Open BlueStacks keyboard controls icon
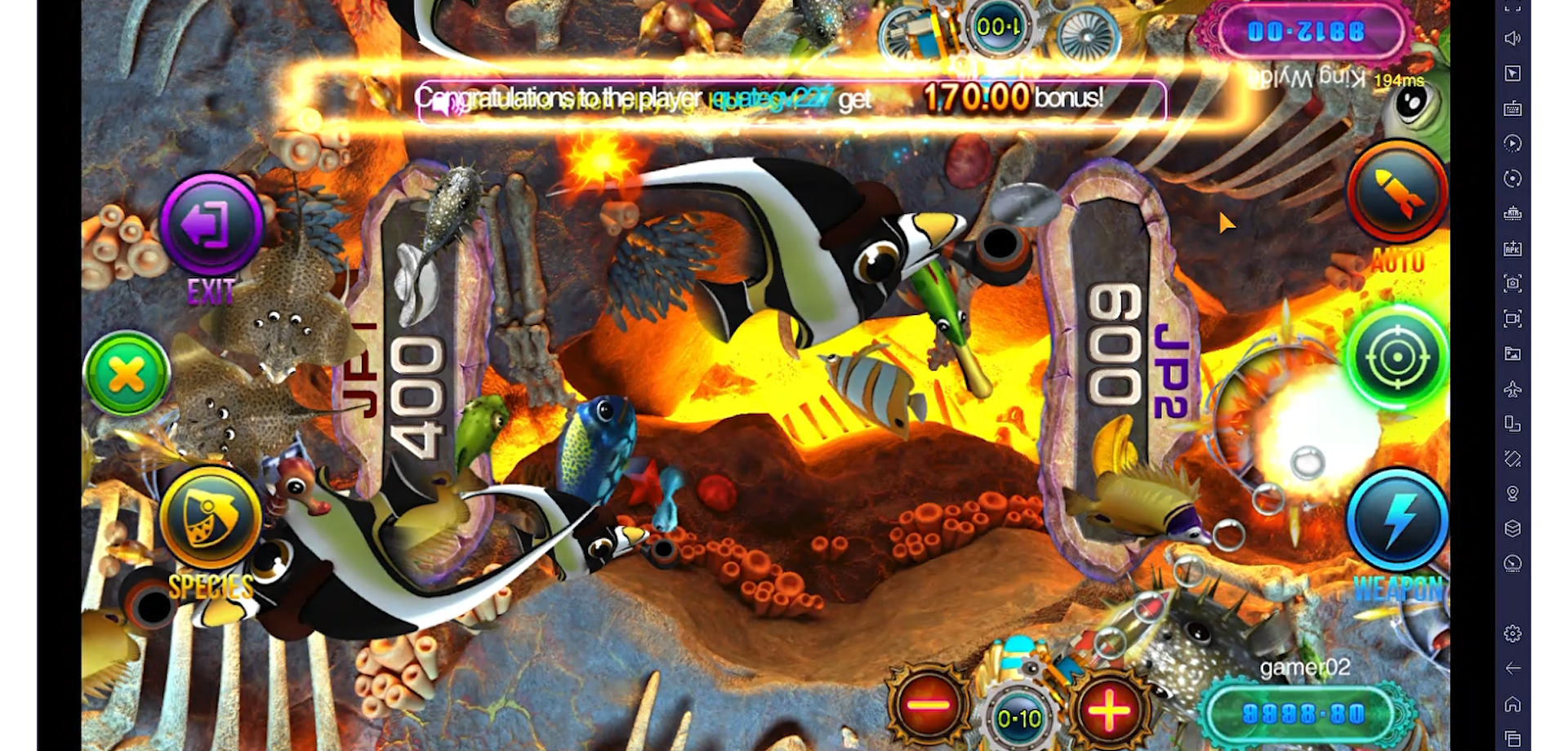Image resolution: width=1568 pixels, height=751 pixels. click(1512, 107)
